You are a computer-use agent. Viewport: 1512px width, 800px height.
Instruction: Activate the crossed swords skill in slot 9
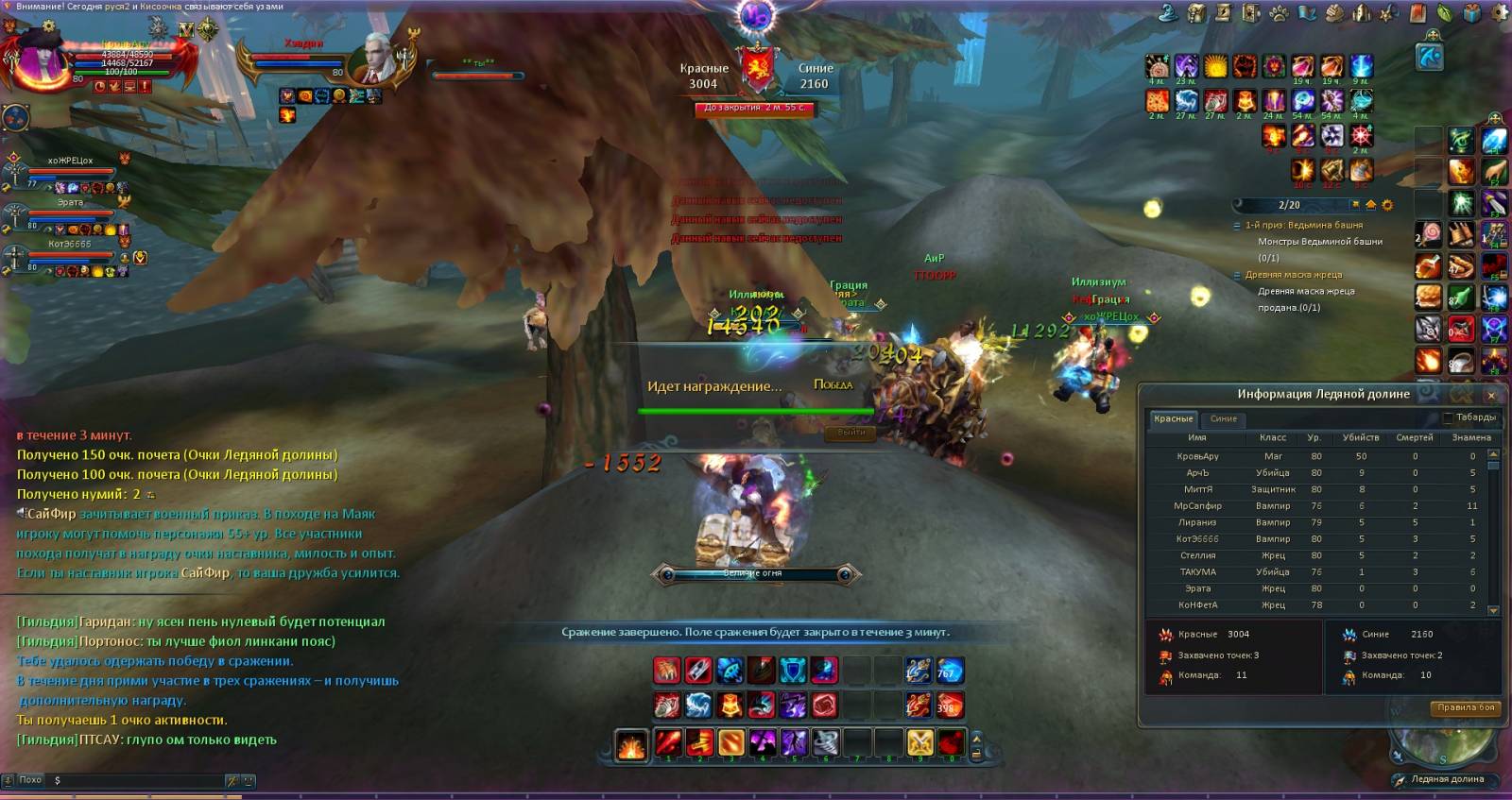pyautogui.click(x=920, y=743)
